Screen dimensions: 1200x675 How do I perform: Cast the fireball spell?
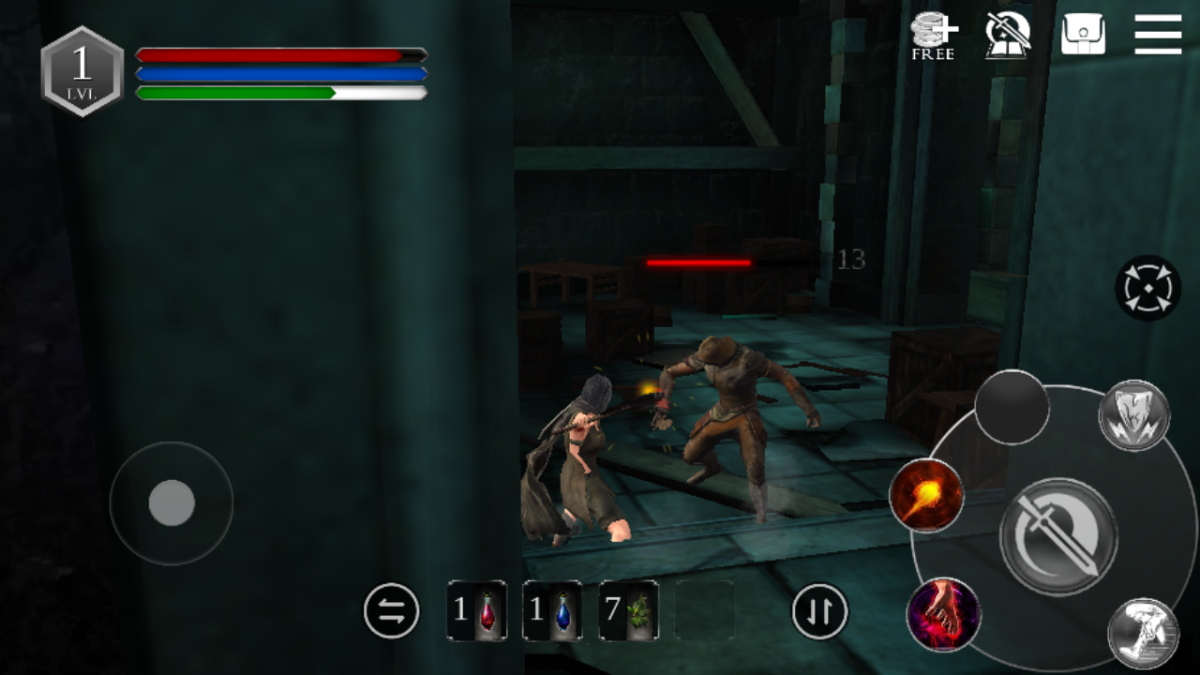pos(927,496)
